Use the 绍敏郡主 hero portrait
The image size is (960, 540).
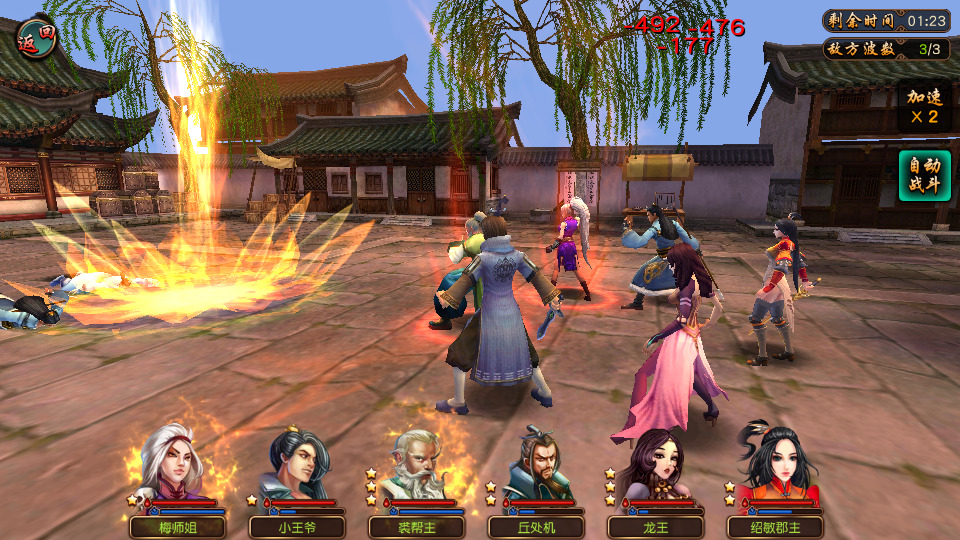pyautogui.click(x=775, y=468)
